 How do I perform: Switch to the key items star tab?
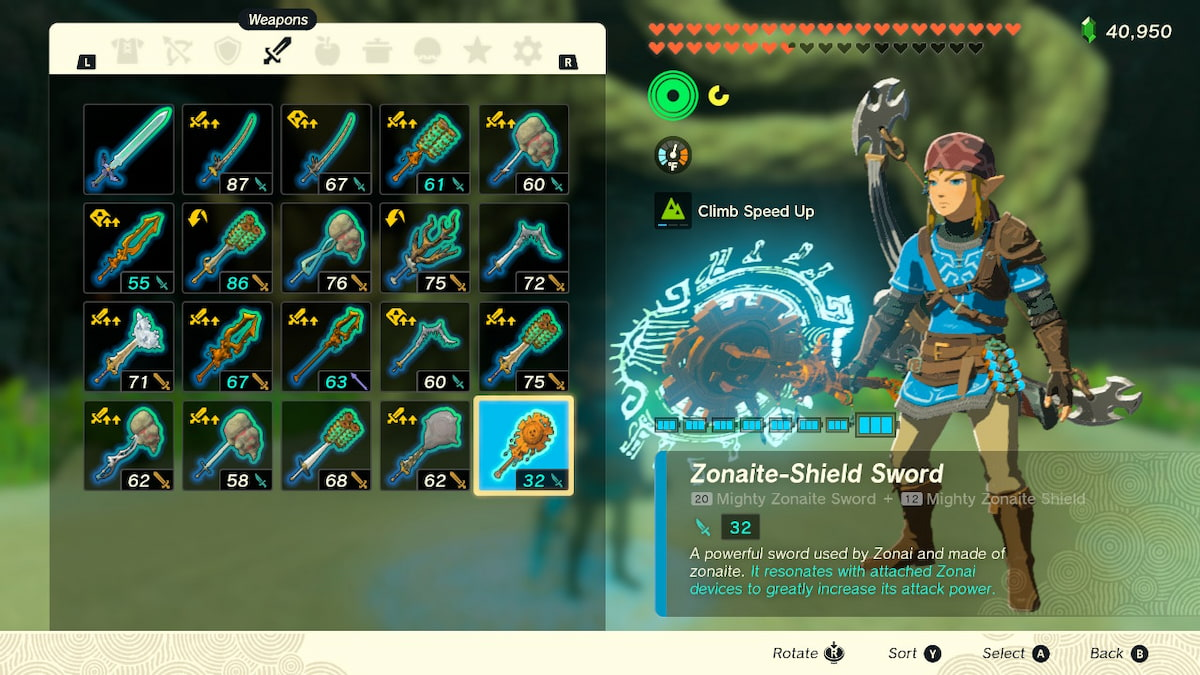(477, 52)
